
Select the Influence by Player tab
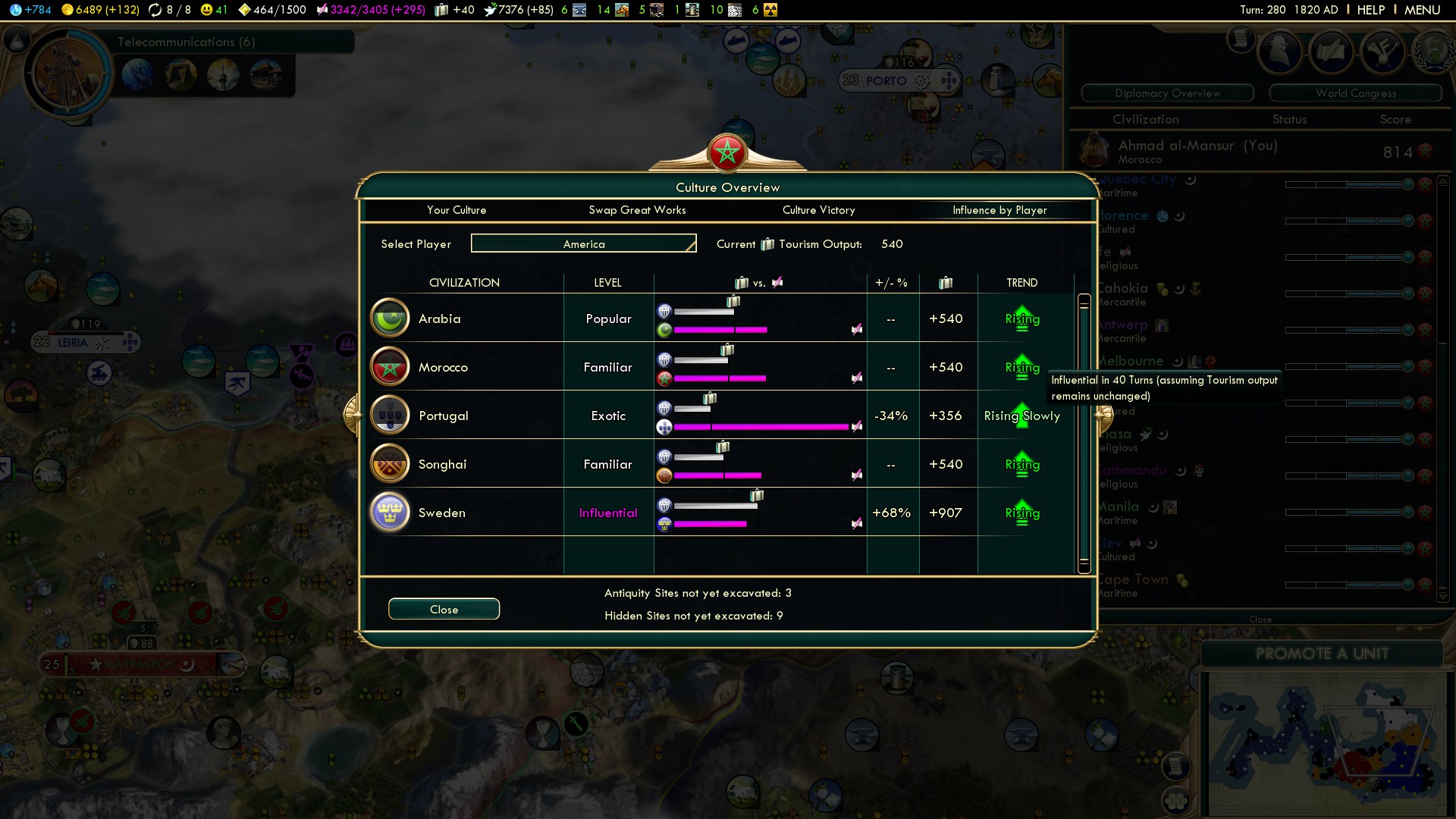(999, 210)
